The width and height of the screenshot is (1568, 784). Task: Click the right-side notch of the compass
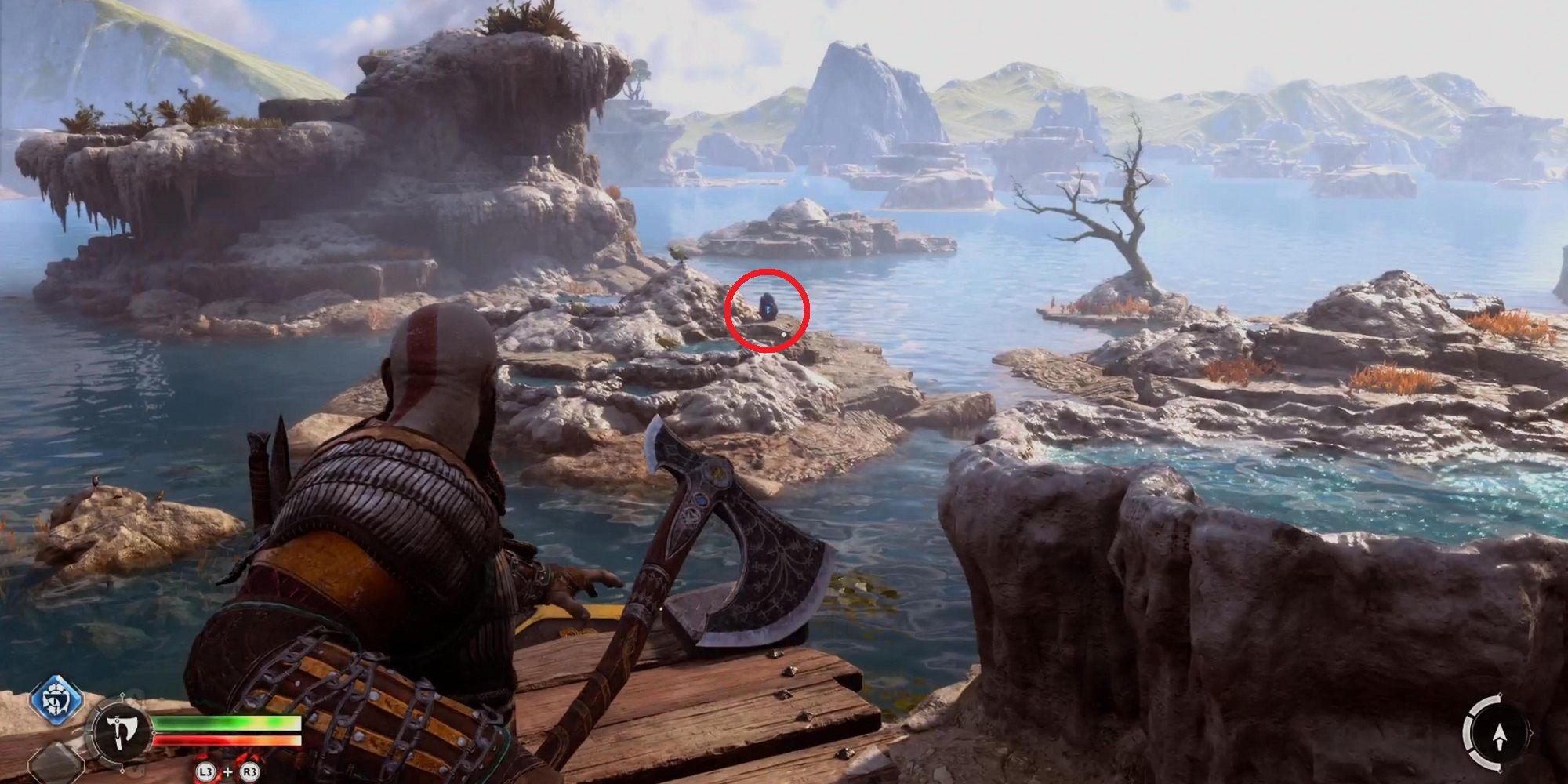click(1531, 732)
